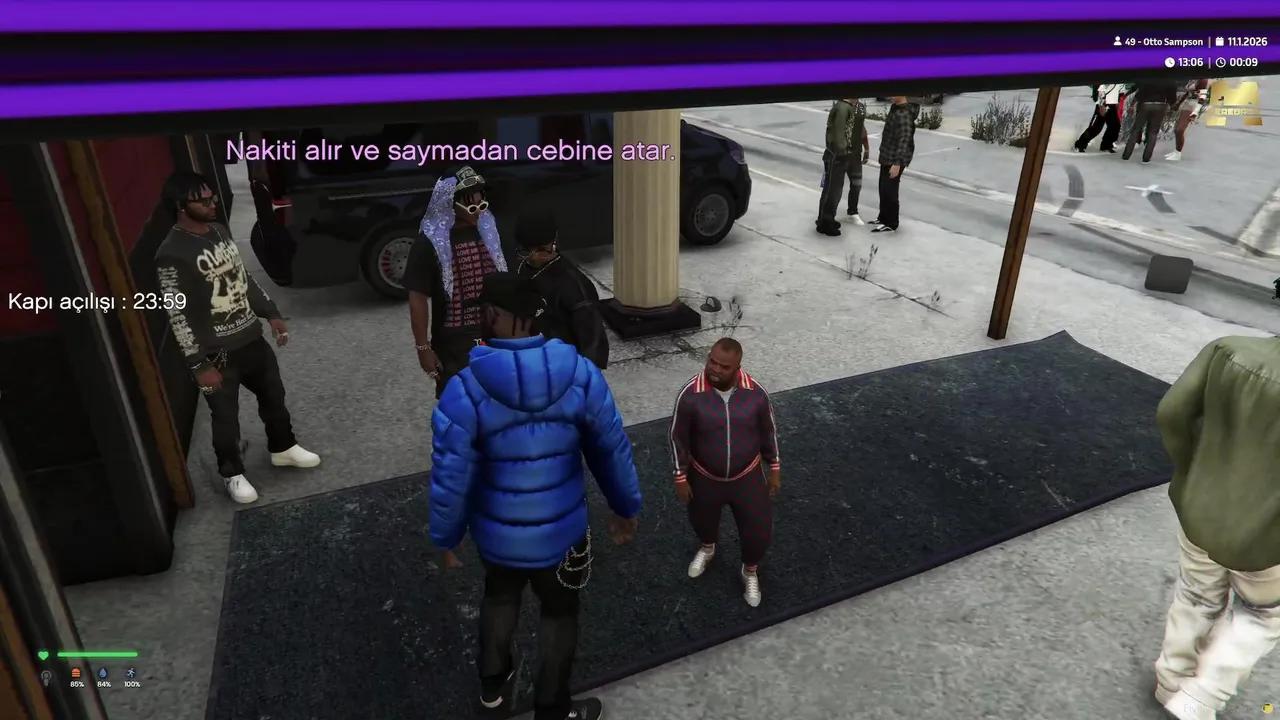Image resolution: width=1280 pixels, height=720 pixels.
Task: Click the green heart health icon
Action: tap(43, 654)
